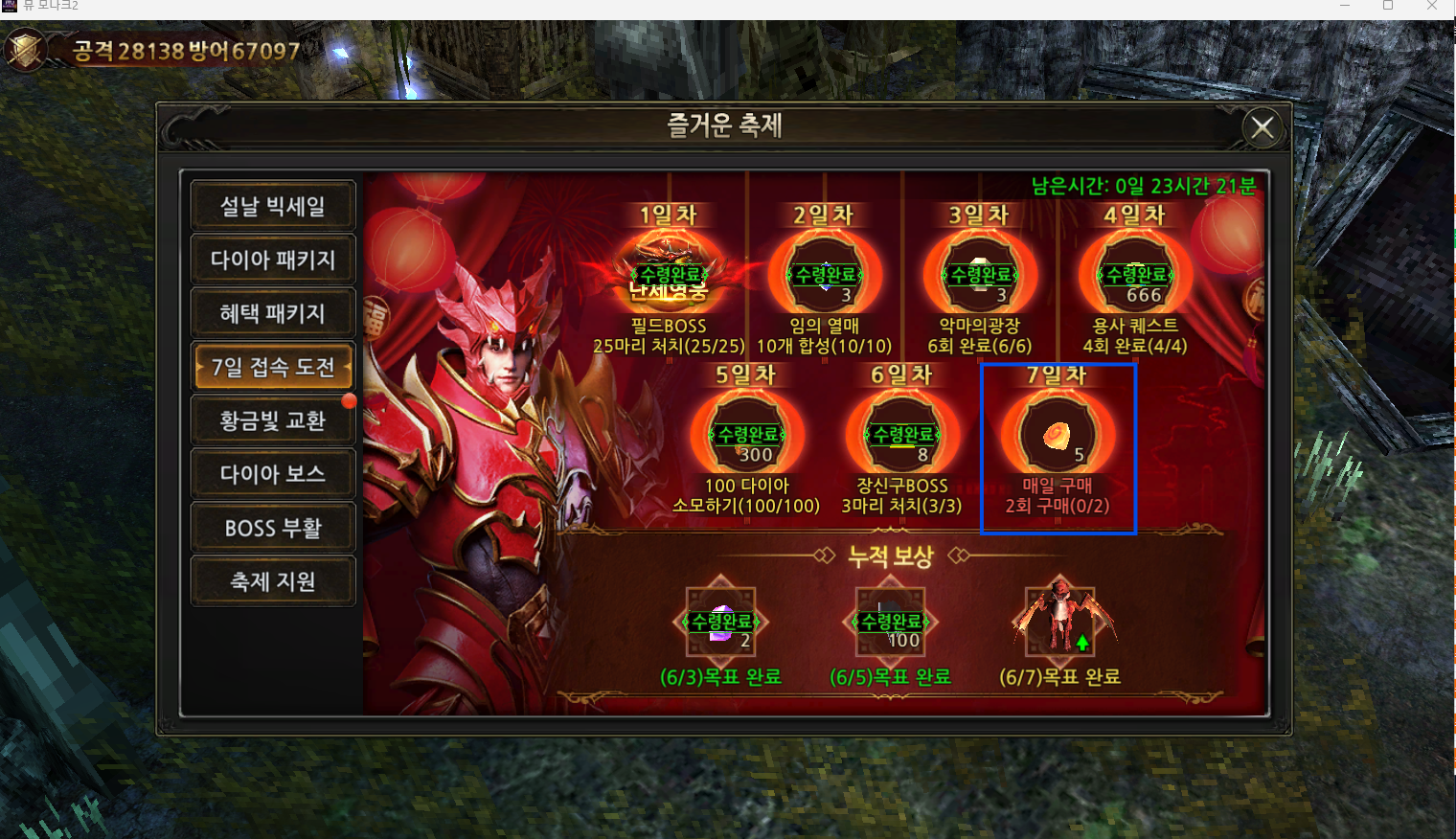Close the 즐거운 축제 event window
Screen dimensions: 1456x839
click(1263, 126)
